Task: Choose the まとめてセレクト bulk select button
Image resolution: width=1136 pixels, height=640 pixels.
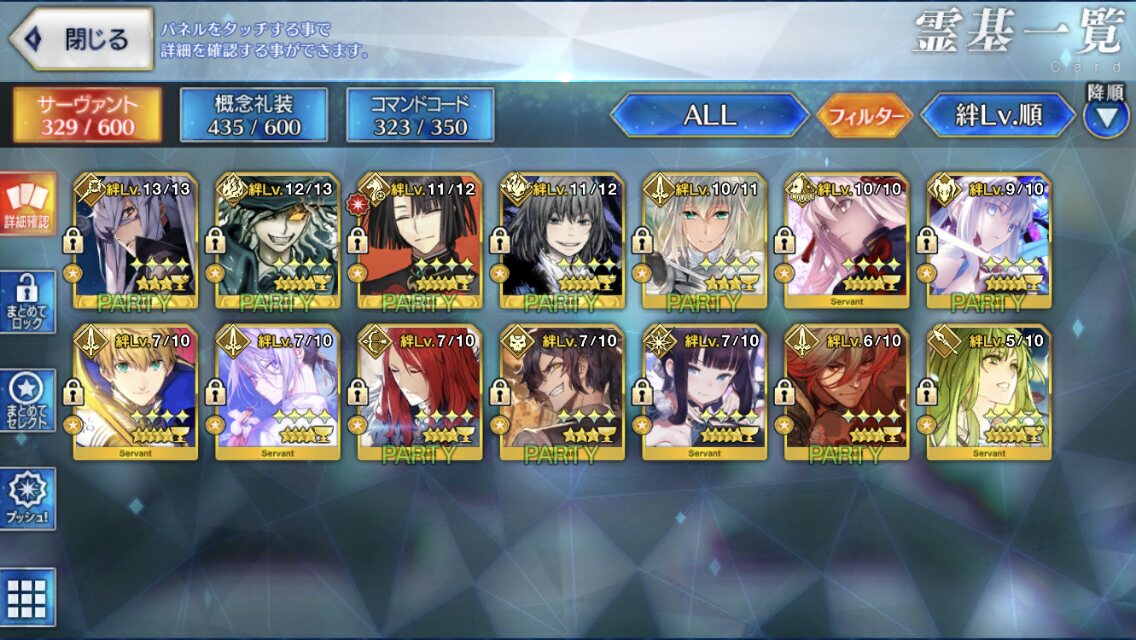Action: 27,400
